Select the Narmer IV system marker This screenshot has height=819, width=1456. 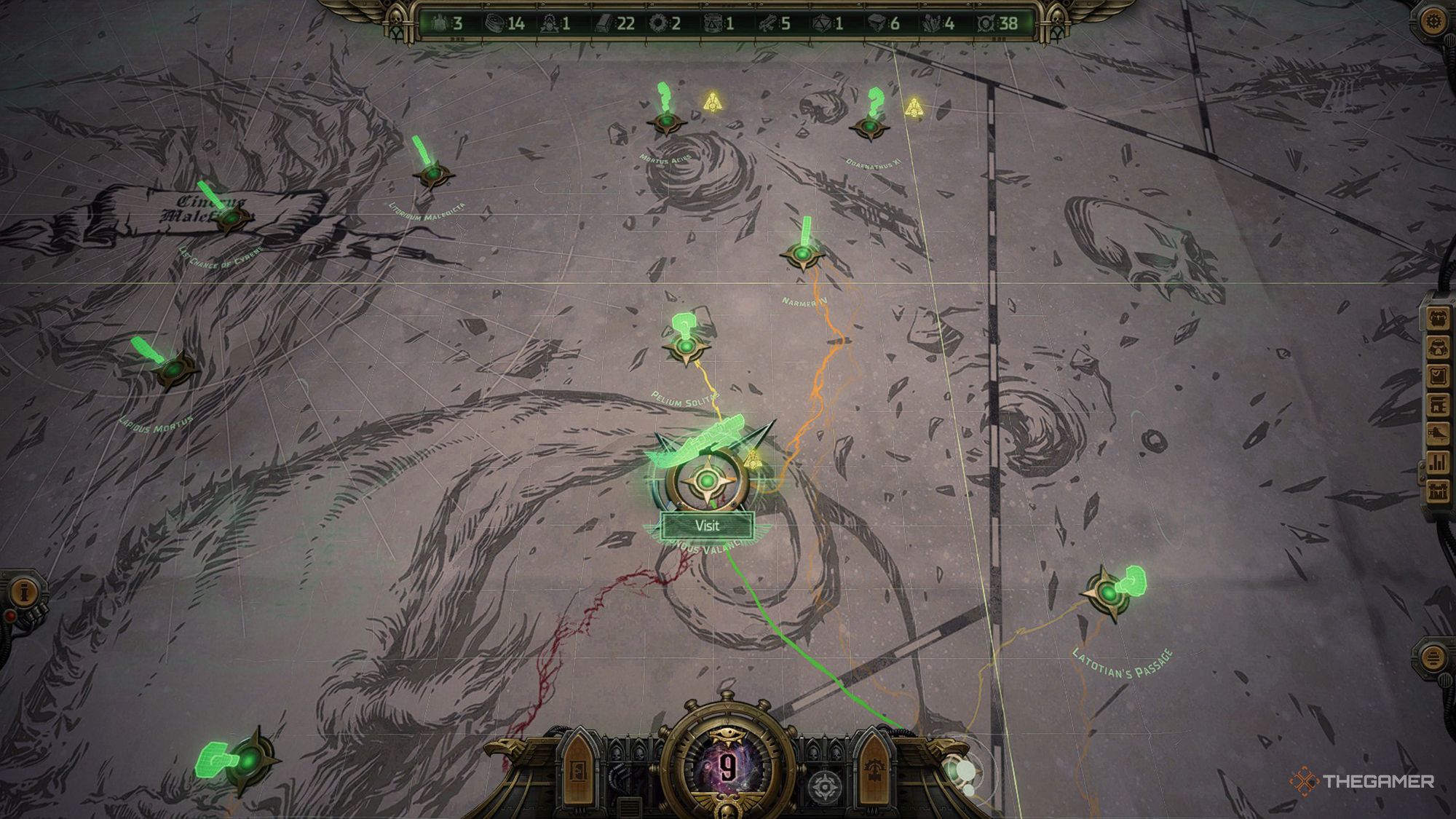pyautogui.click(x=802, y=255)
